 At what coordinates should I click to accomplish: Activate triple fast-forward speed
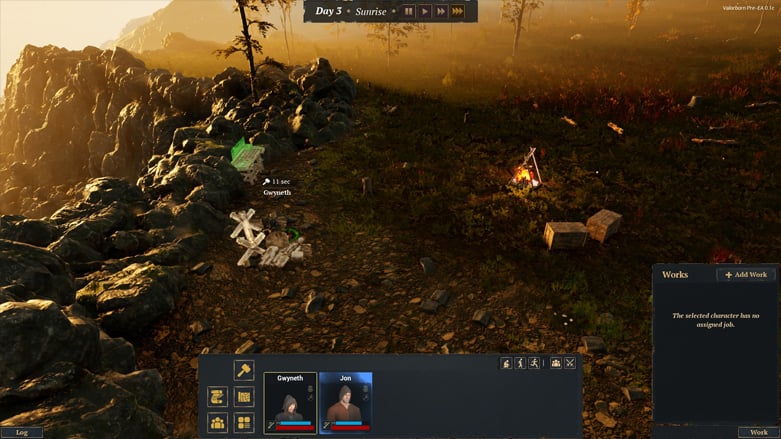click(457, 11)
